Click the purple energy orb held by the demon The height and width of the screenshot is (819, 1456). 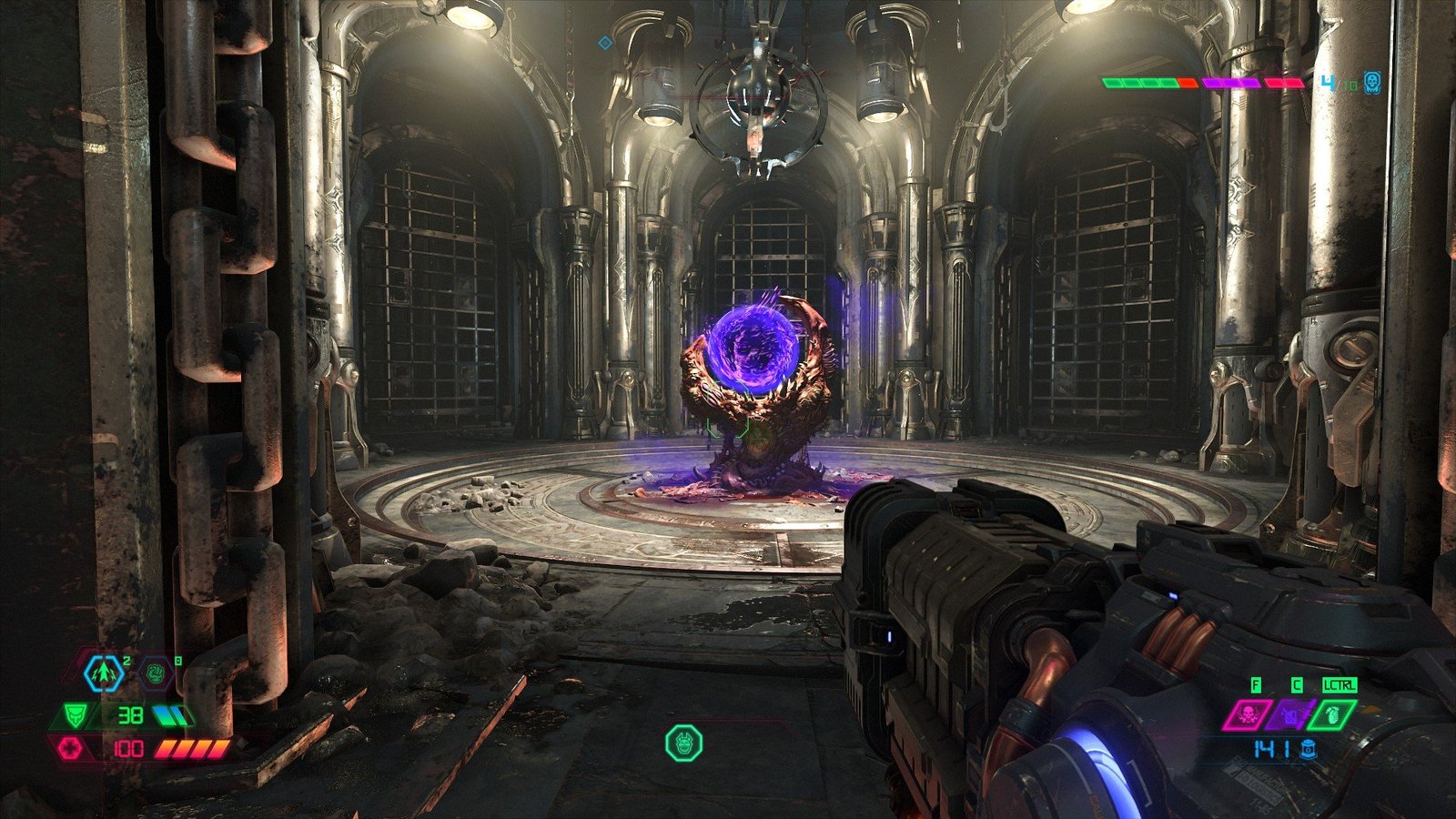pyautogui.click(x=755, y=350)
